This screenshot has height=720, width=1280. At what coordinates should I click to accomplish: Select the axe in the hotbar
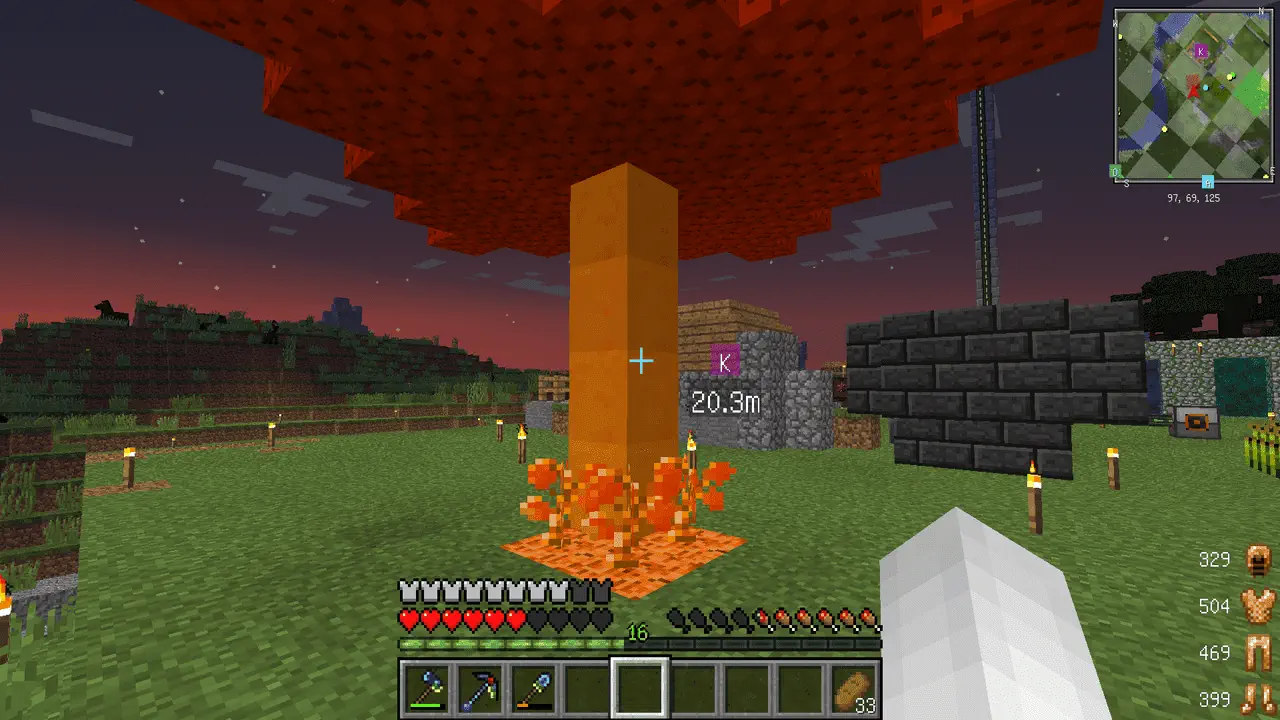(x=426, y=688)
